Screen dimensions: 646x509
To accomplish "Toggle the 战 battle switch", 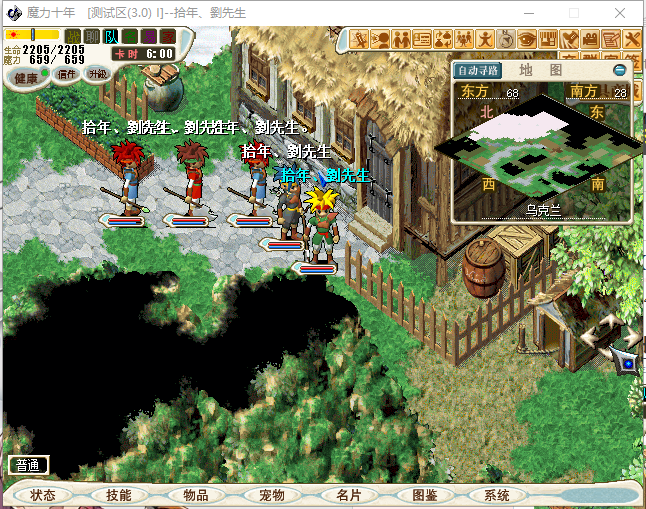I will click(x=73, y=36).
